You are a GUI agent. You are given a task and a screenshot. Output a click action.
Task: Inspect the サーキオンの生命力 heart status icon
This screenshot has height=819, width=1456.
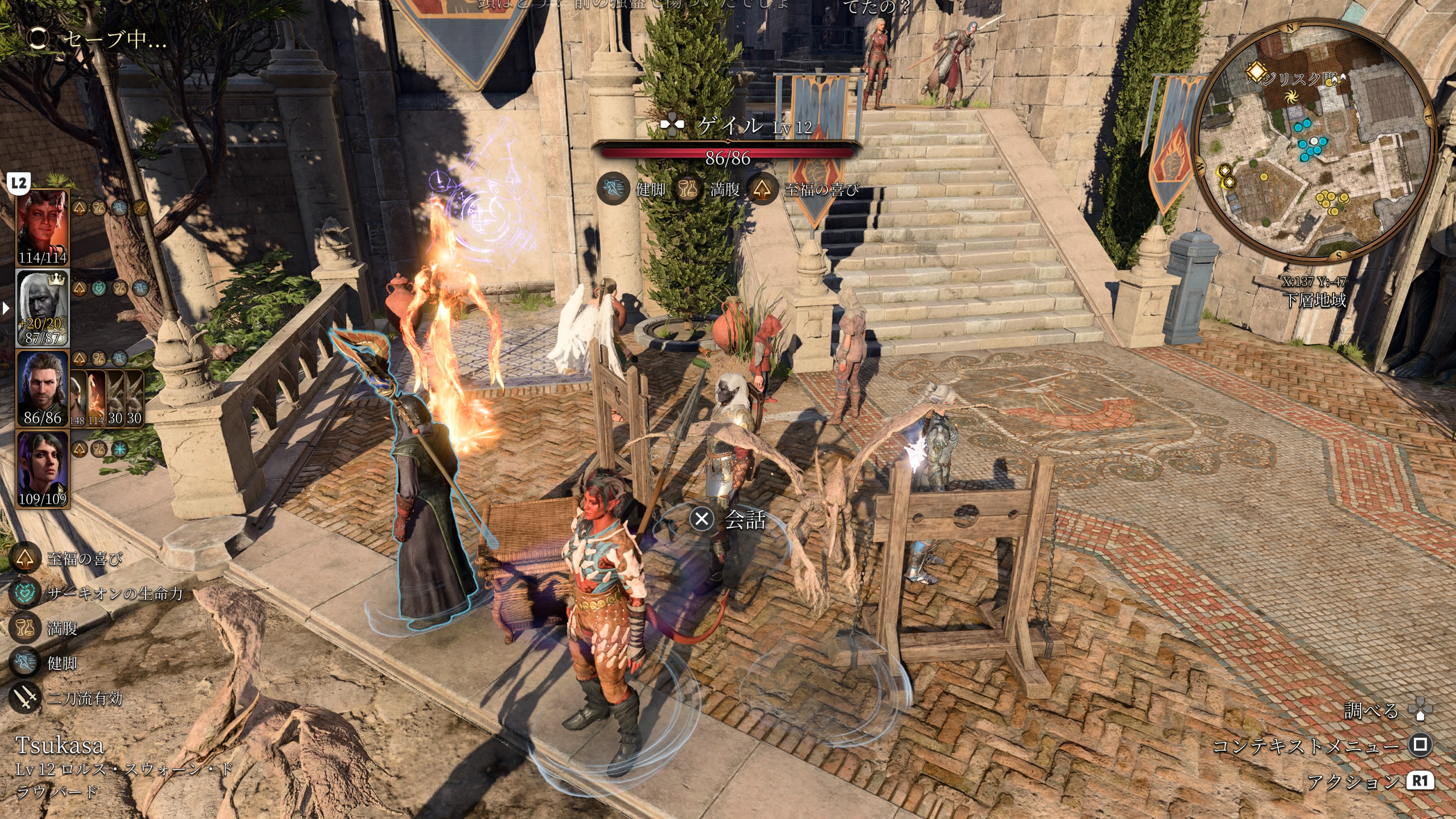(25, 593)
